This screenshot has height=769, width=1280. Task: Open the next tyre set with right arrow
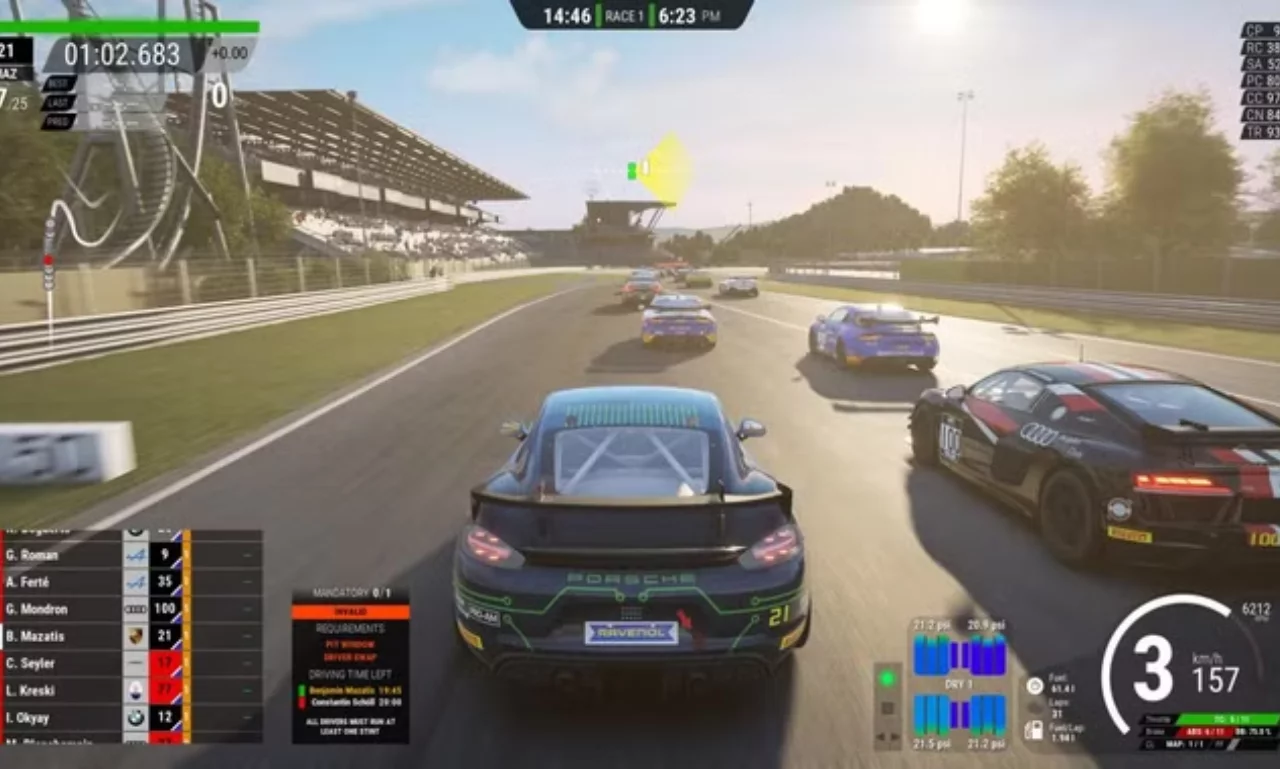point(894,736)
